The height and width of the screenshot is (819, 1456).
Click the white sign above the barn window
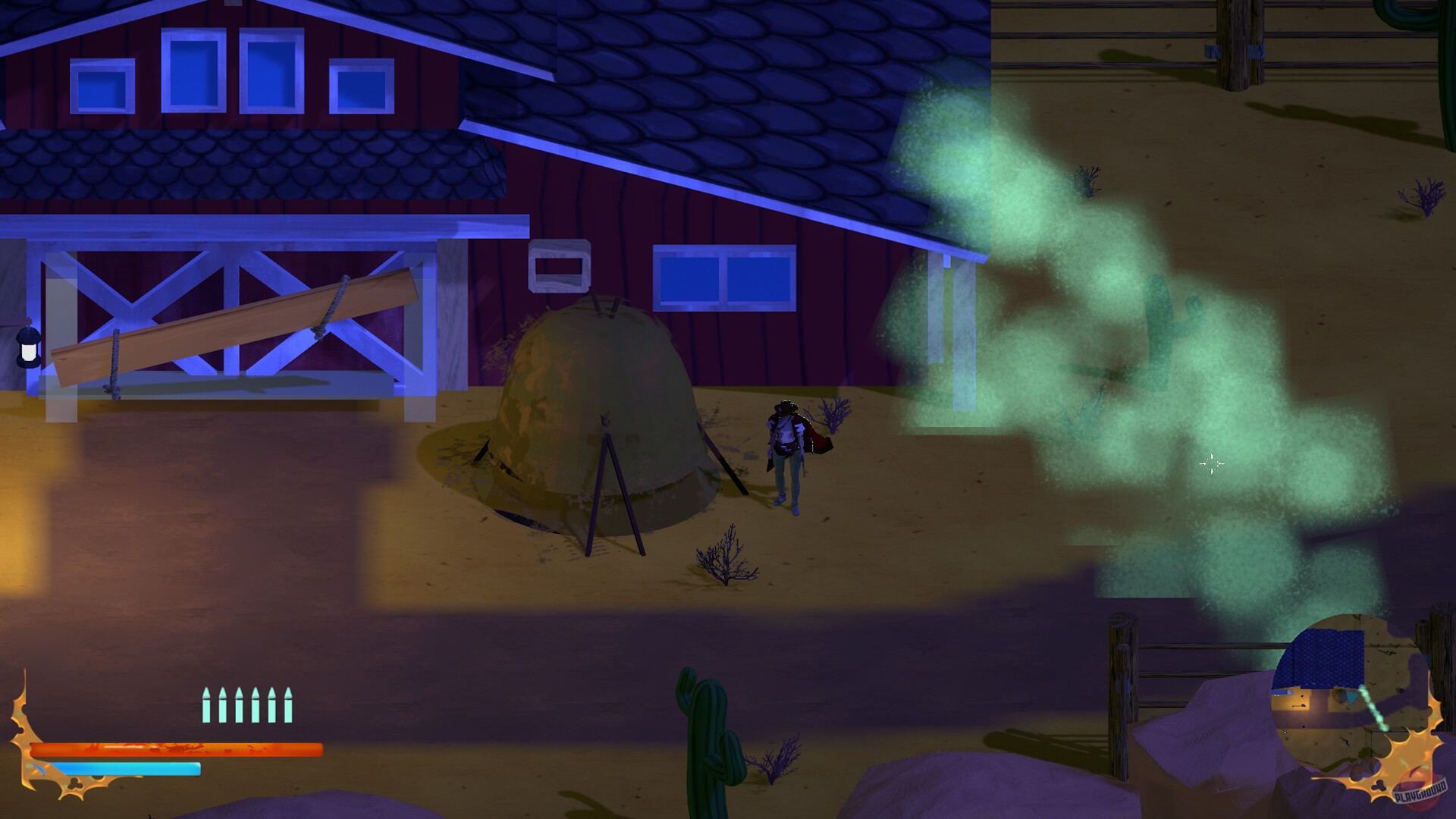coord(561,267)
